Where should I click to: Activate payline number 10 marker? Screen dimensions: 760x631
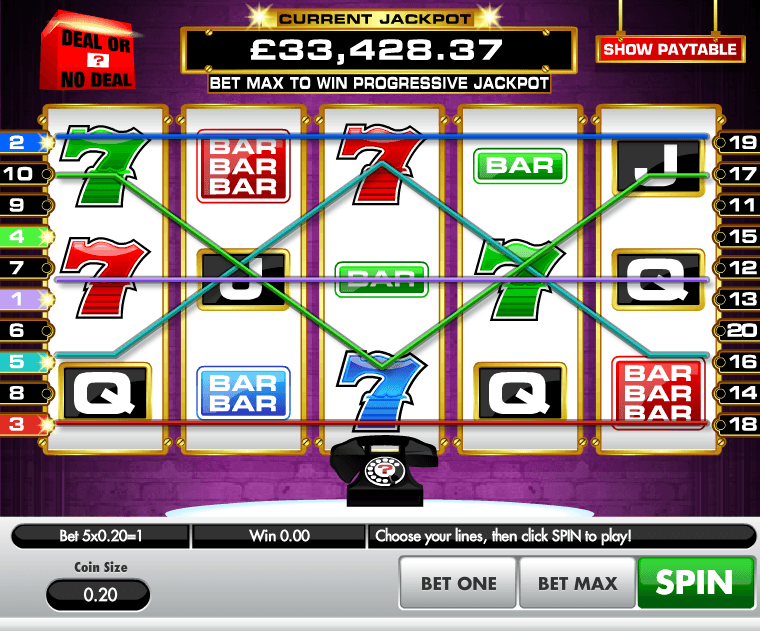pyautogui.click(x=18, y=174)
